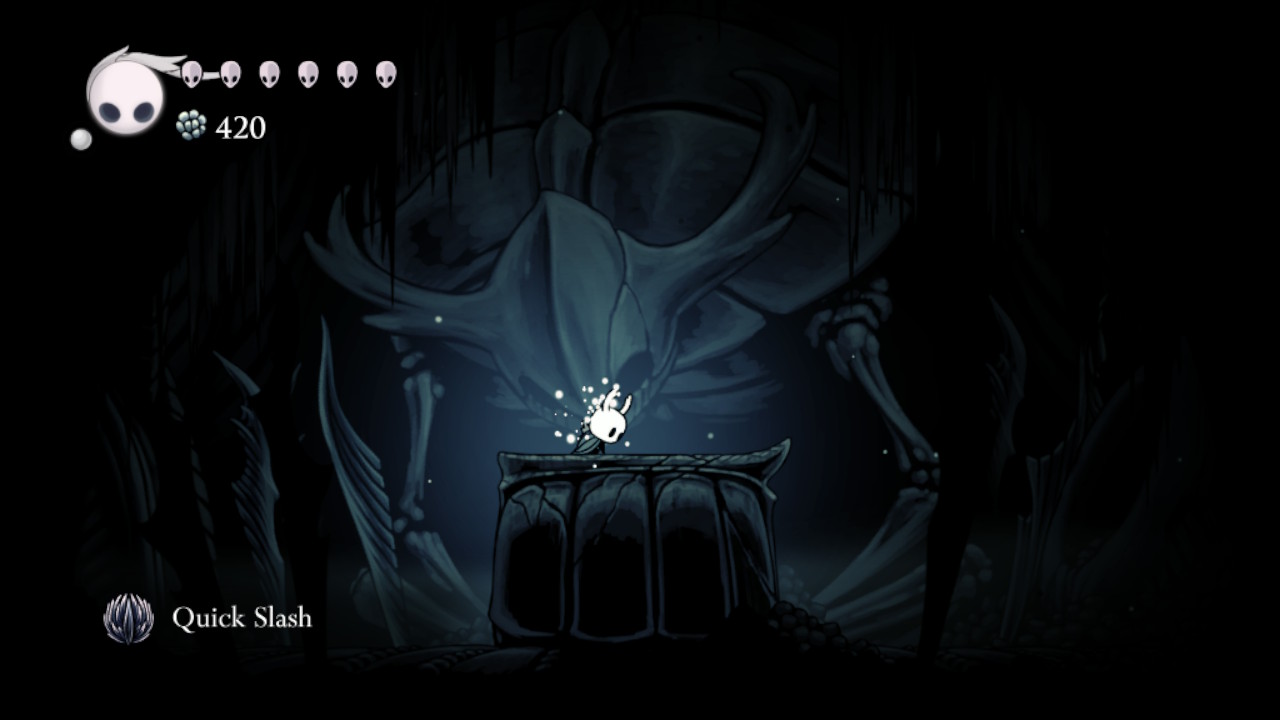Select the rightmost health mask icon

pos(385,74)
